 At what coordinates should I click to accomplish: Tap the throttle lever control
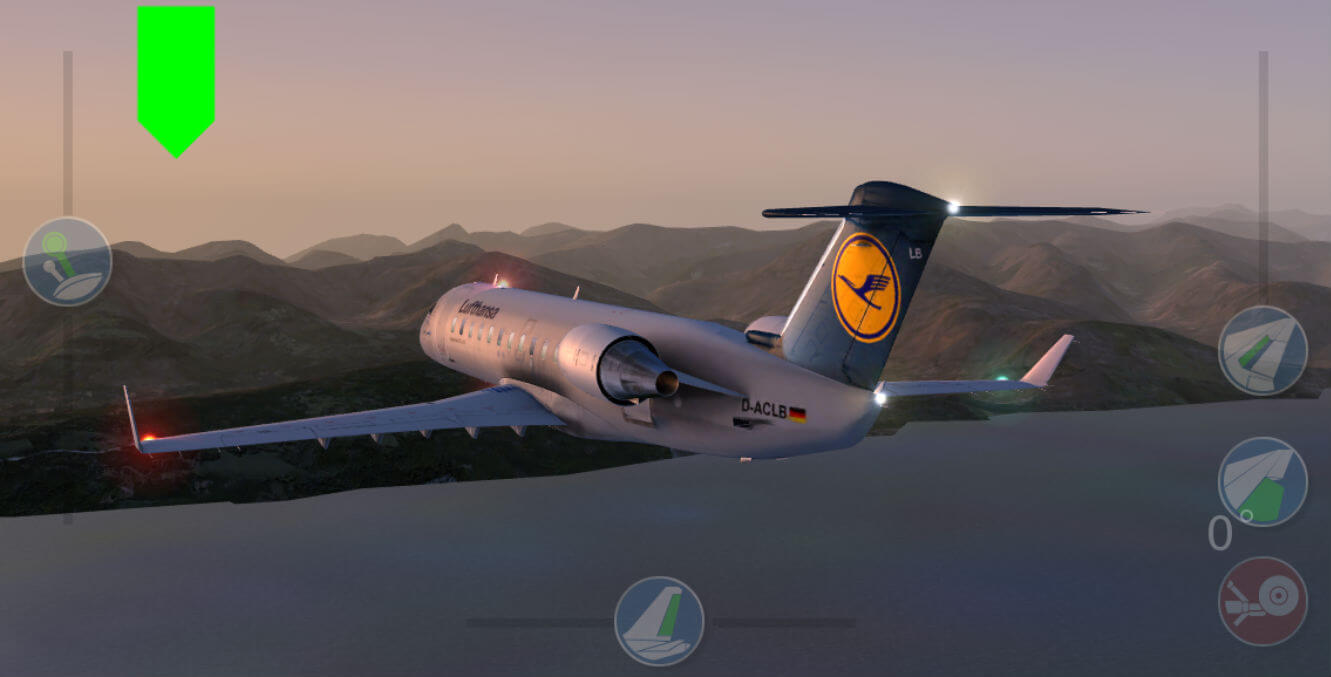point(67,262)
